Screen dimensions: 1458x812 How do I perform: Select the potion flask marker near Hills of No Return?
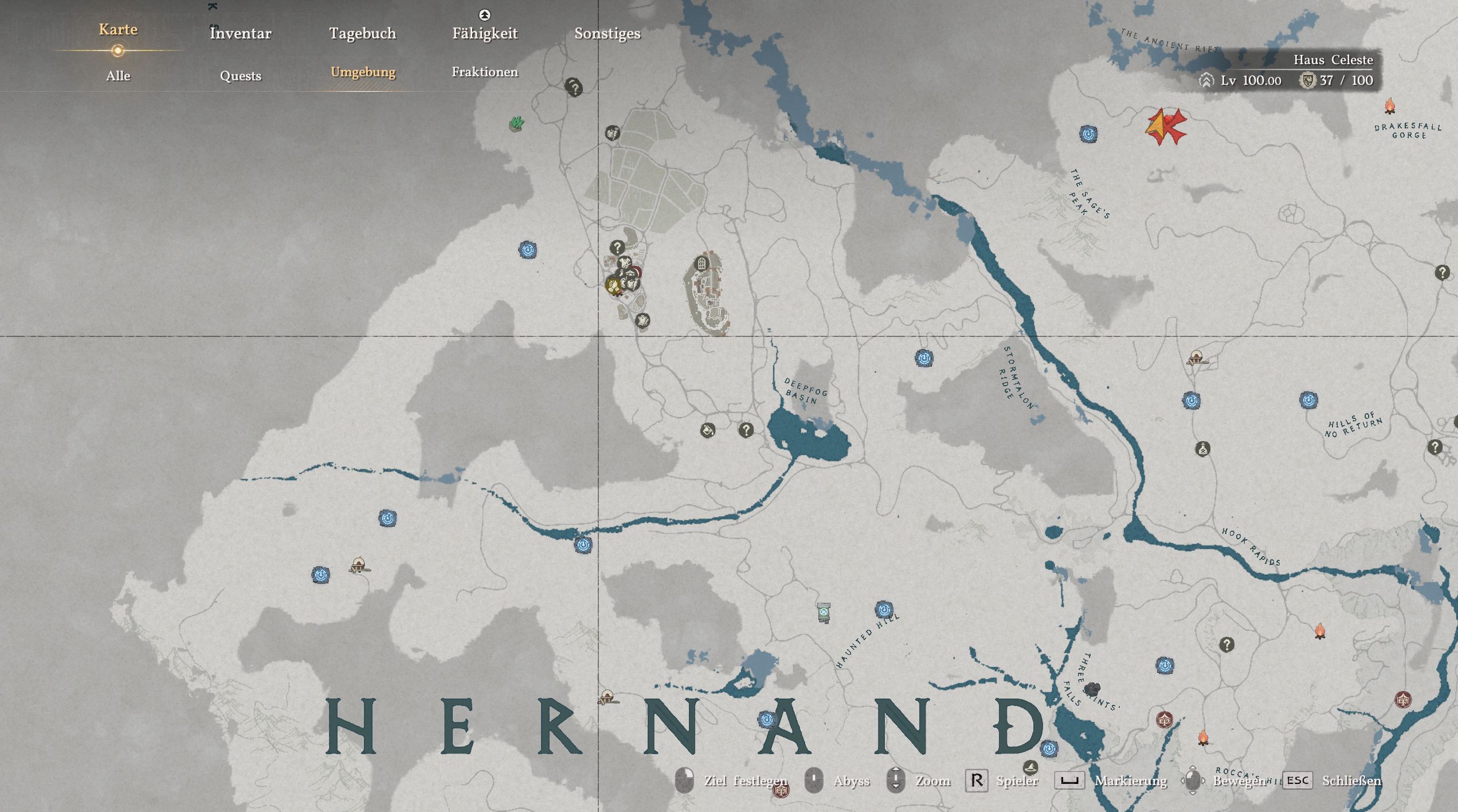point(1202,449)
